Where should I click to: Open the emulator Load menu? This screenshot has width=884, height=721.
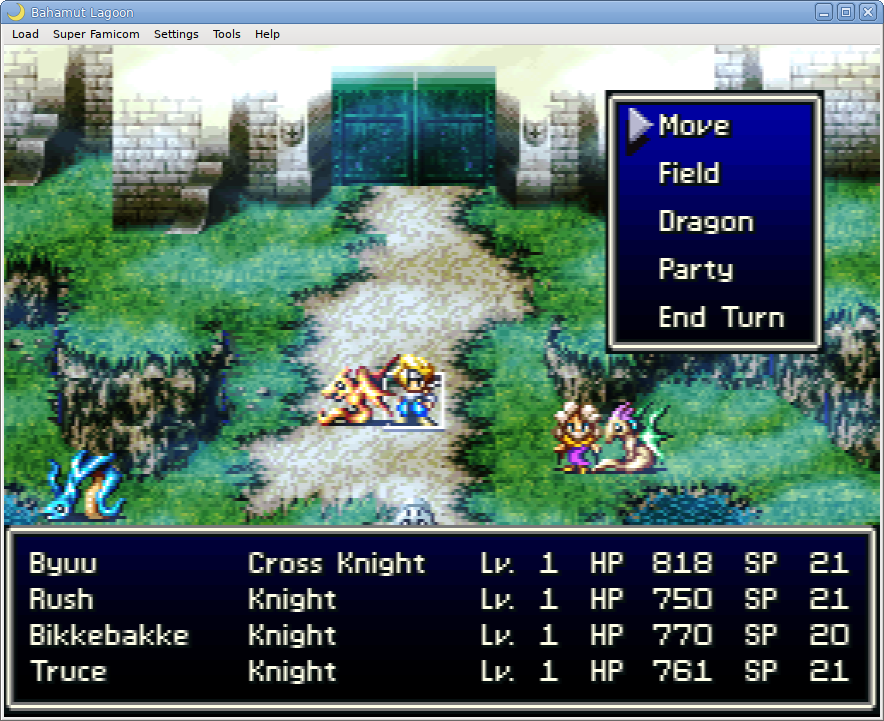click(25, 34)
